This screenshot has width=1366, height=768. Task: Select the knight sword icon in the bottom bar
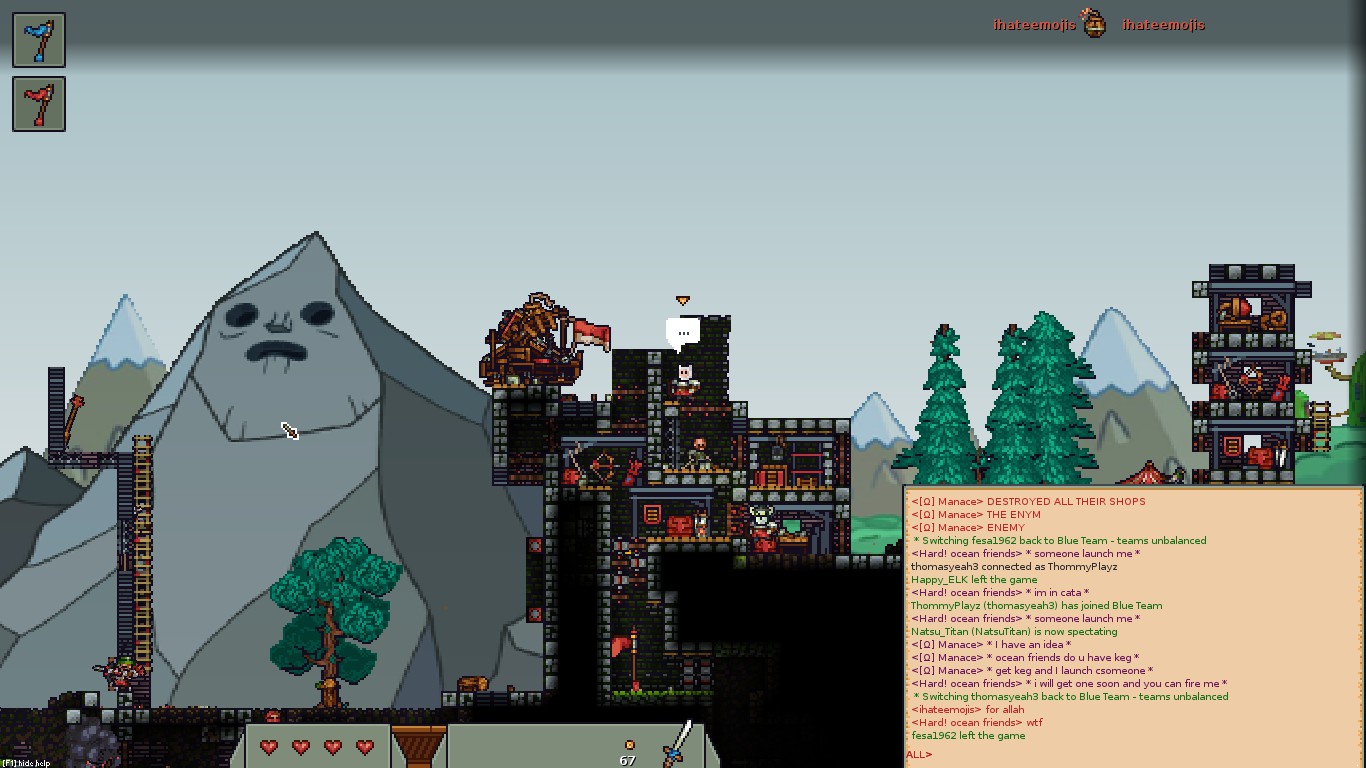click(678, 743)
